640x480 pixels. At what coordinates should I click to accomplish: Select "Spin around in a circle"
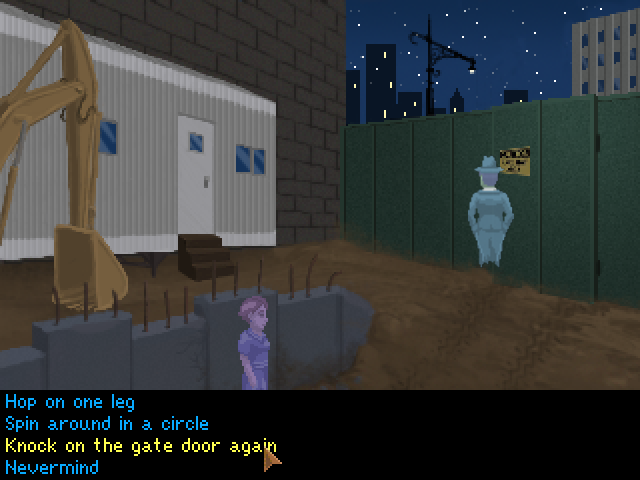click(x=106, y=424)
